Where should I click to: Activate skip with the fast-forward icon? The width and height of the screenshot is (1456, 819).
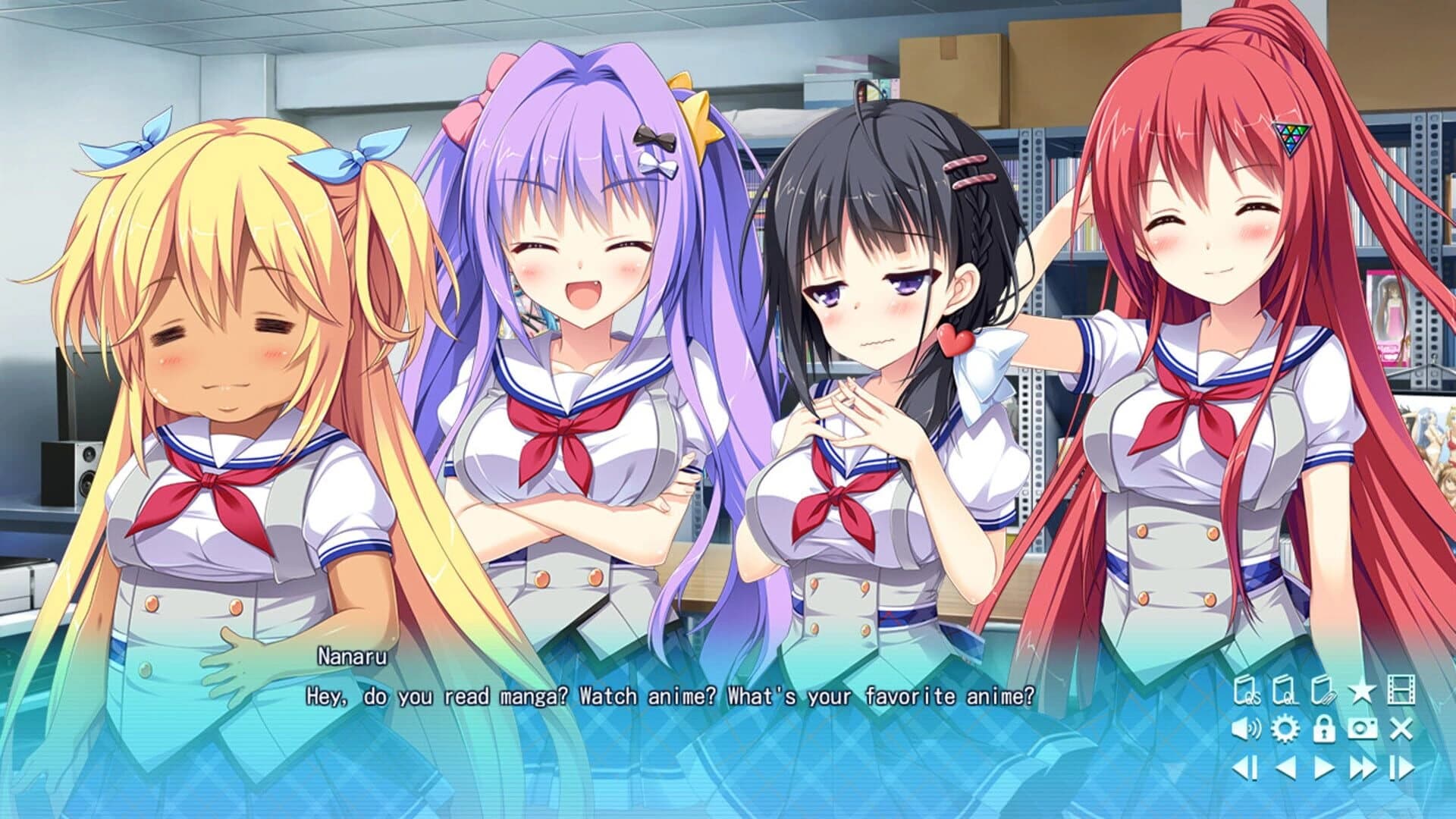coord(1363,767)
